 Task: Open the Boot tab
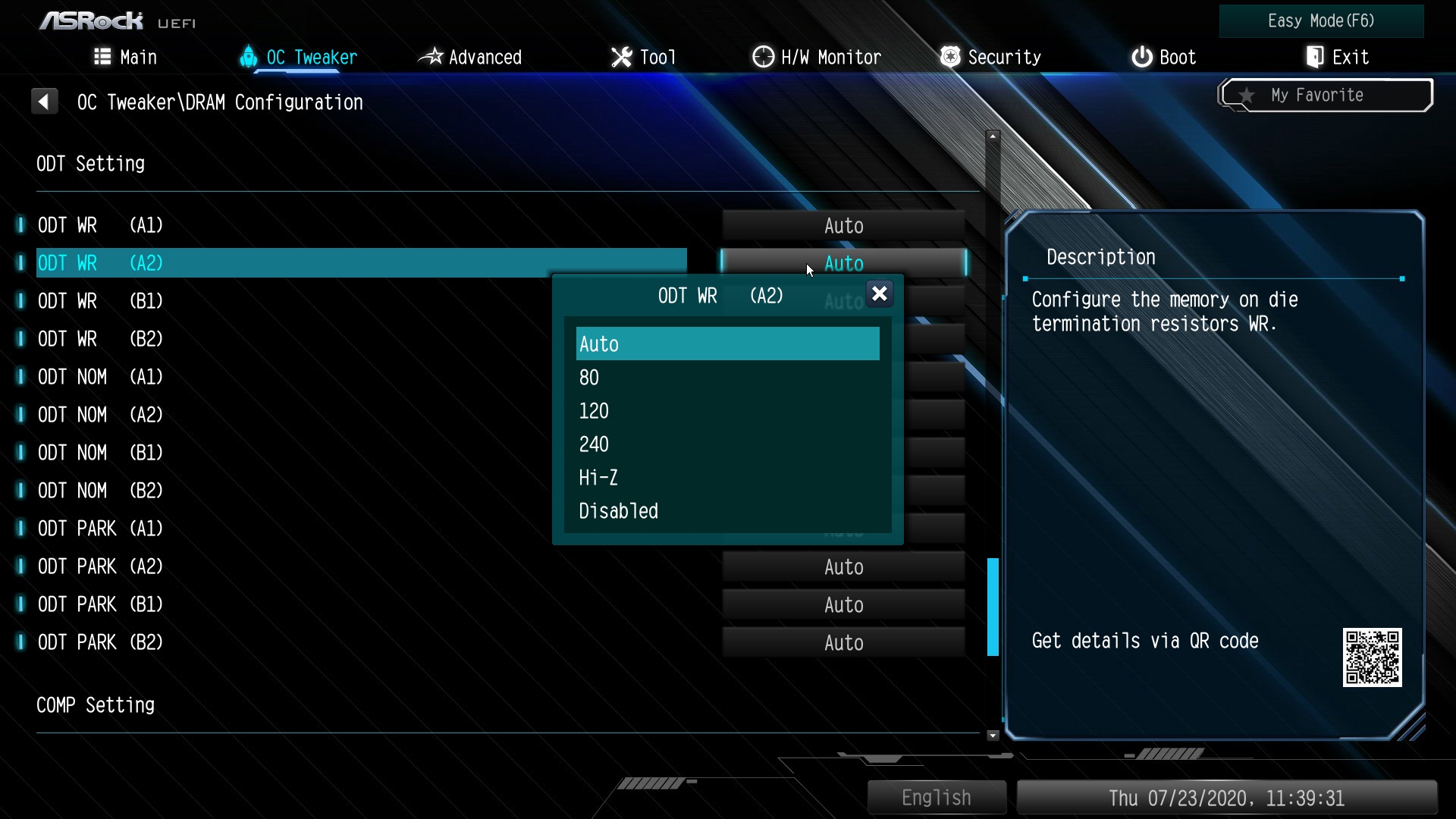tap(1163, 58)
